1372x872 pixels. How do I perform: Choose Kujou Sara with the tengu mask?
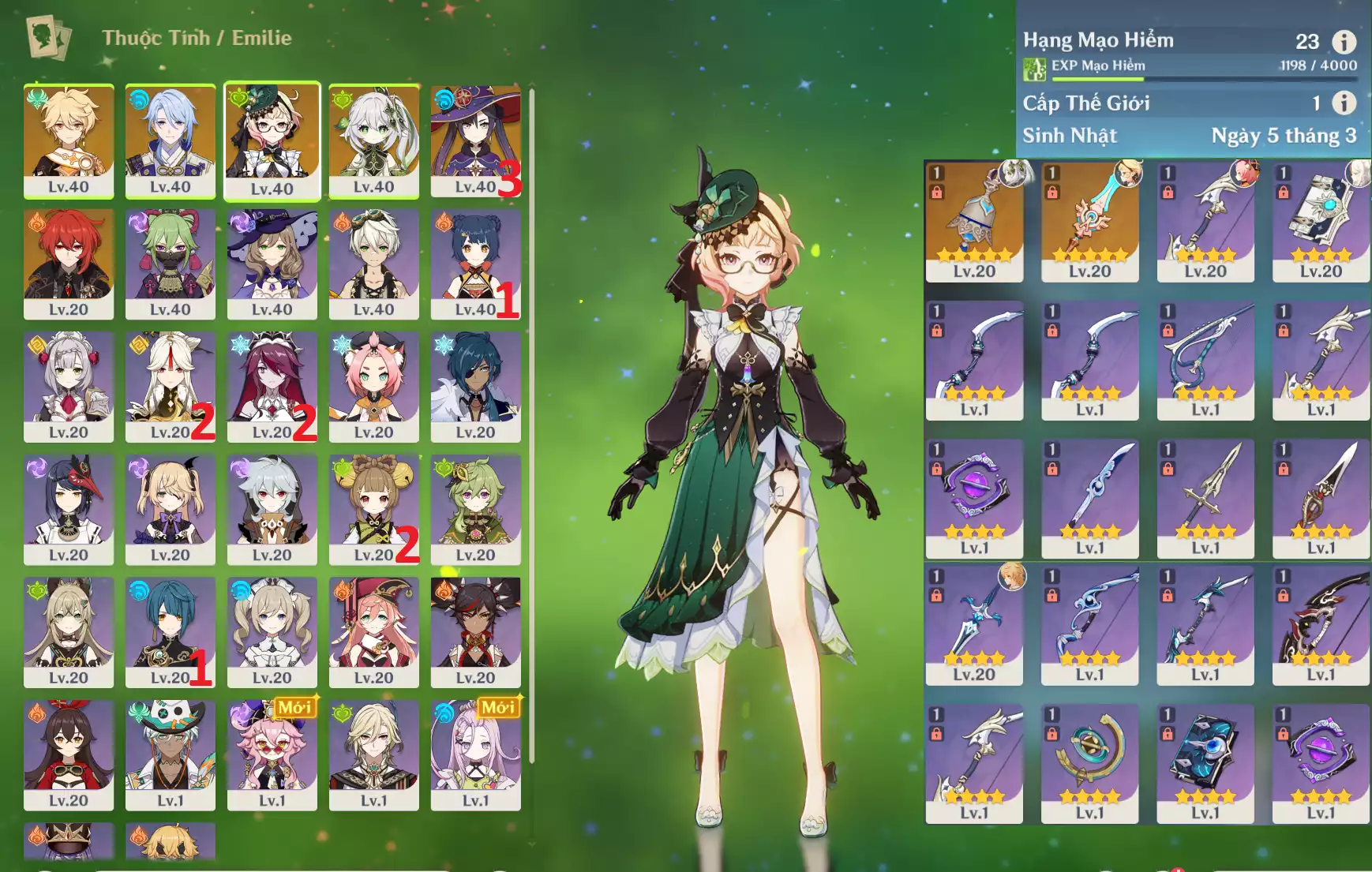point(69,509)
